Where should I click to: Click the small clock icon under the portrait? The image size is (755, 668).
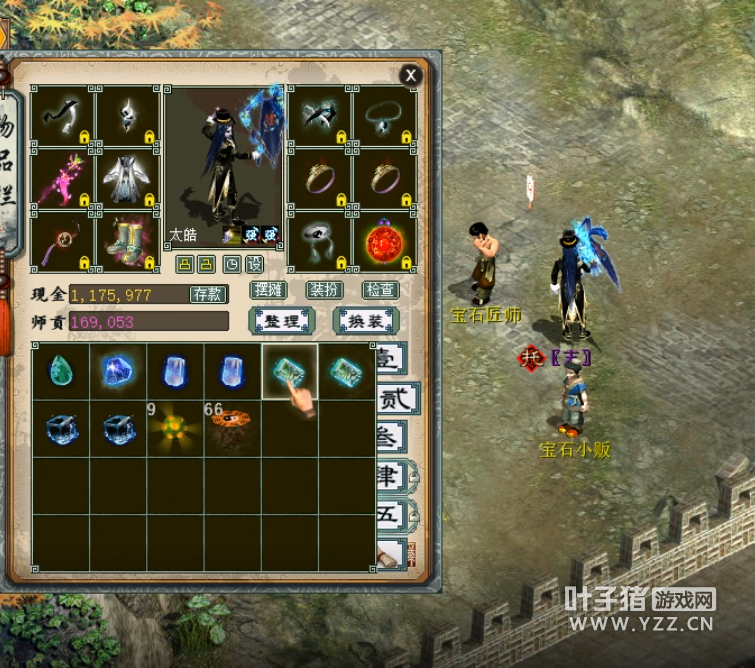click(x=232, y=264)
